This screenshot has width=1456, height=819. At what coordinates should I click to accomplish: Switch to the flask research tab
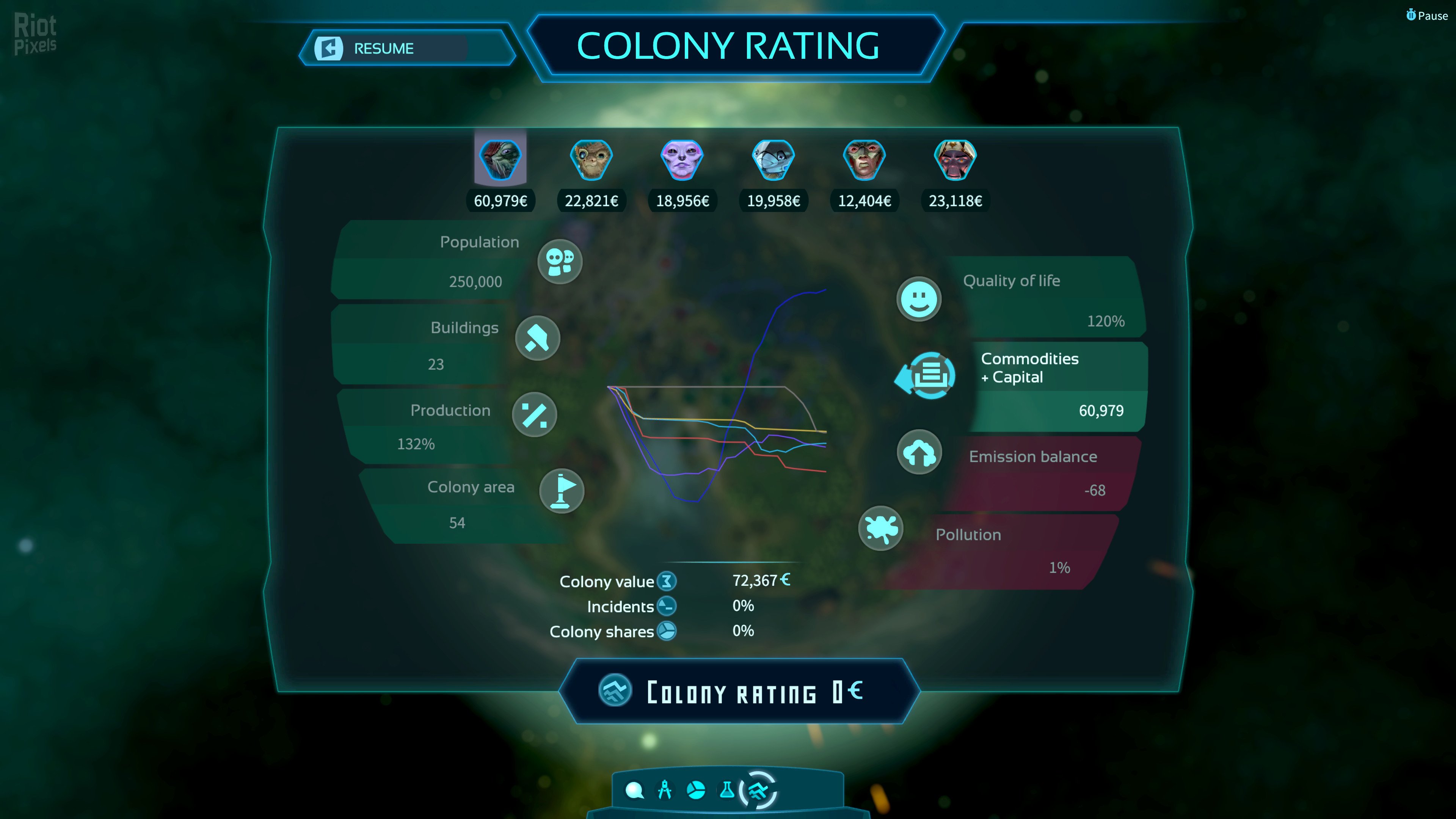pos(727,790)
